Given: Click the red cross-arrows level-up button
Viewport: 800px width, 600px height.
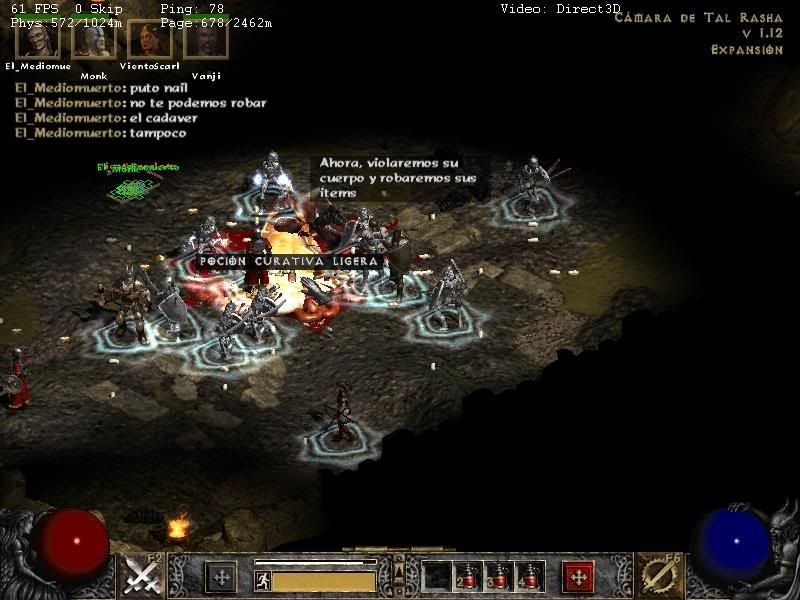Looking at the screenshot, I should (578, 577).
